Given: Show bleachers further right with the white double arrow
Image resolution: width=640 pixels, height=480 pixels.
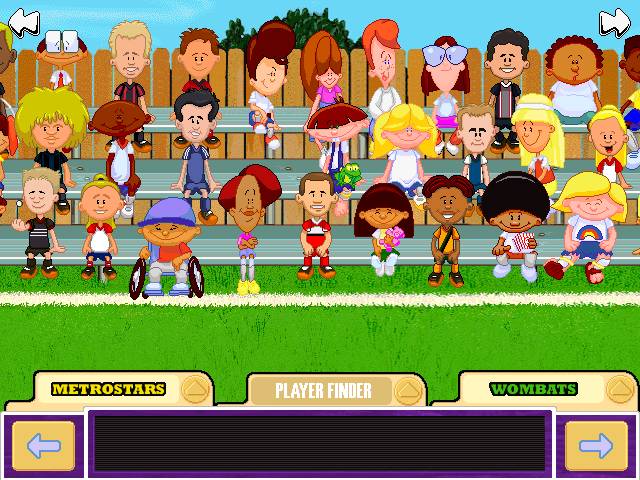Looking at the screenshot, I should point(616,20).
